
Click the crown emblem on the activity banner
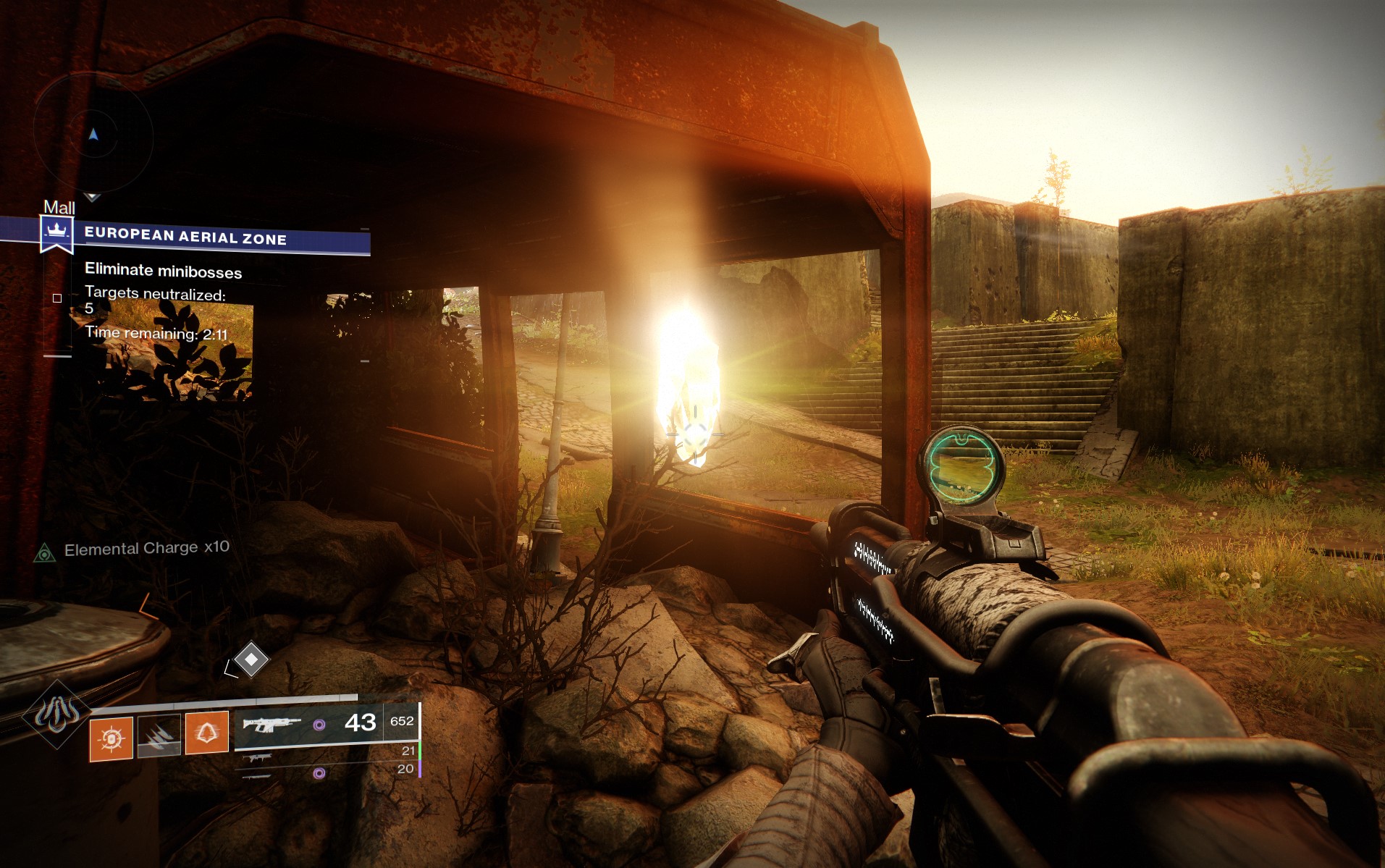pyautogui.click(x=56, y=233)
